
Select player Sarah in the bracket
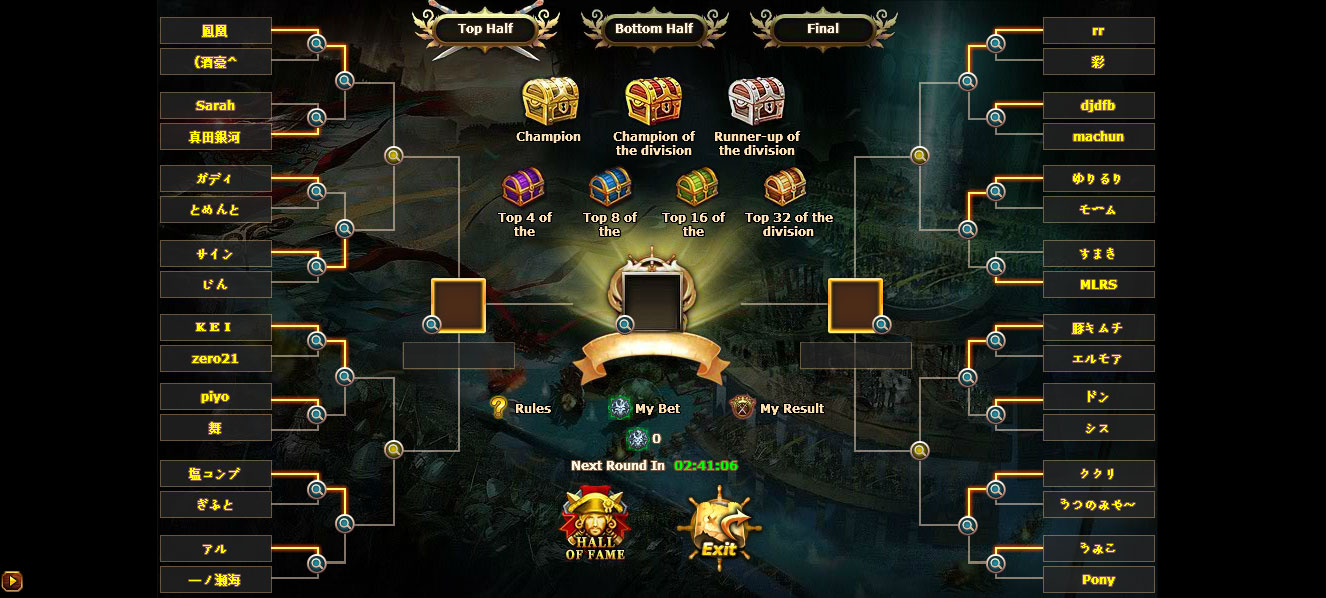(215, 106)
